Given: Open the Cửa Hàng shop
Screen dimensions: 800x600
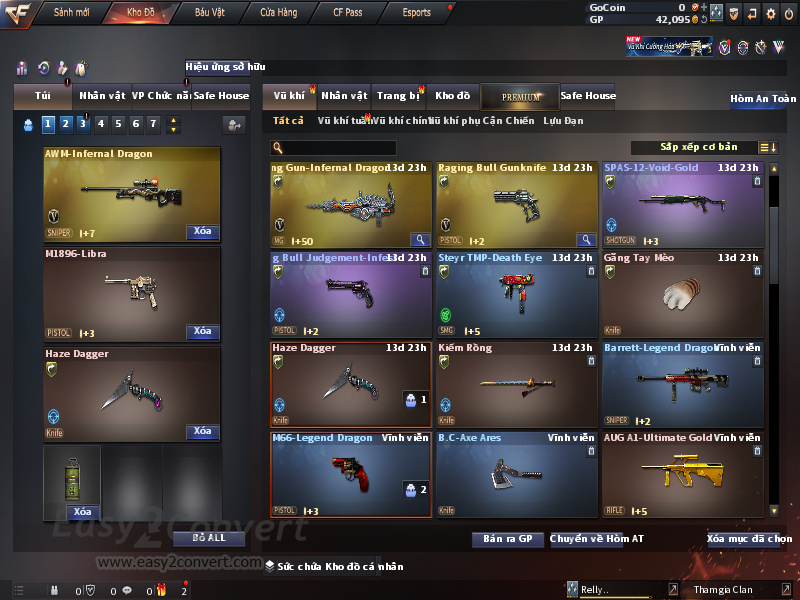Looking at the screenshot, I should (x=278, y=13).
